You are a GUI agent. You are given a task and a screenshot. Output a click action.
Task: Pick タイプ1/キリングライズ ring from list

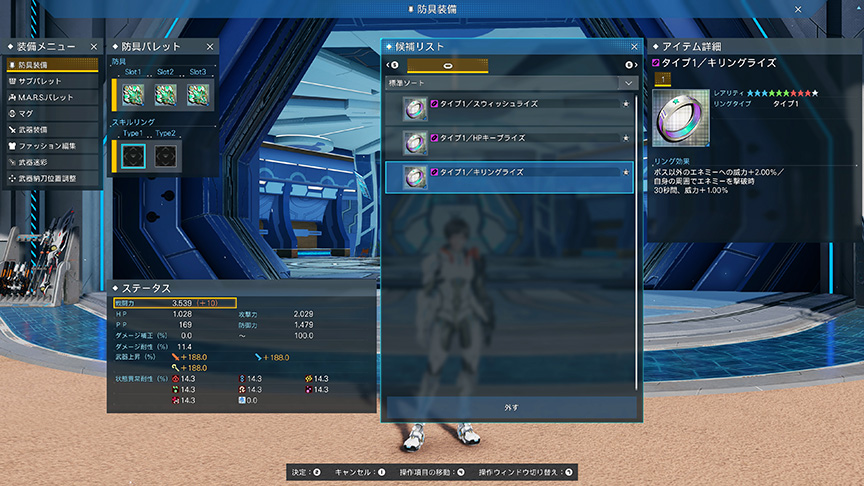coord(510,177)
